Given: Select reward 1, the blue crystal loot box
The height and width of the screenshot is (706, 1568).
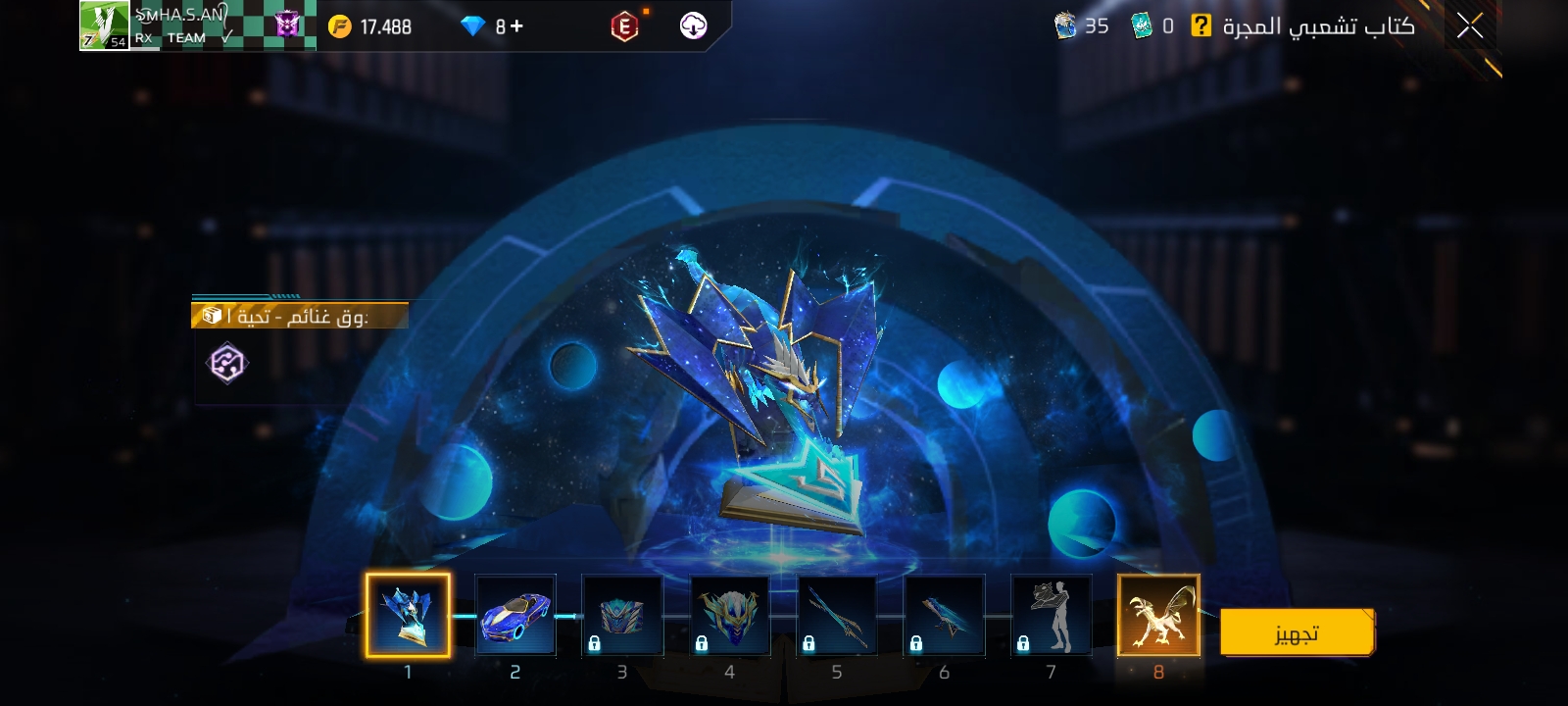Looking at the screenshot, I should pyautogui.click(x=408, y=615).
